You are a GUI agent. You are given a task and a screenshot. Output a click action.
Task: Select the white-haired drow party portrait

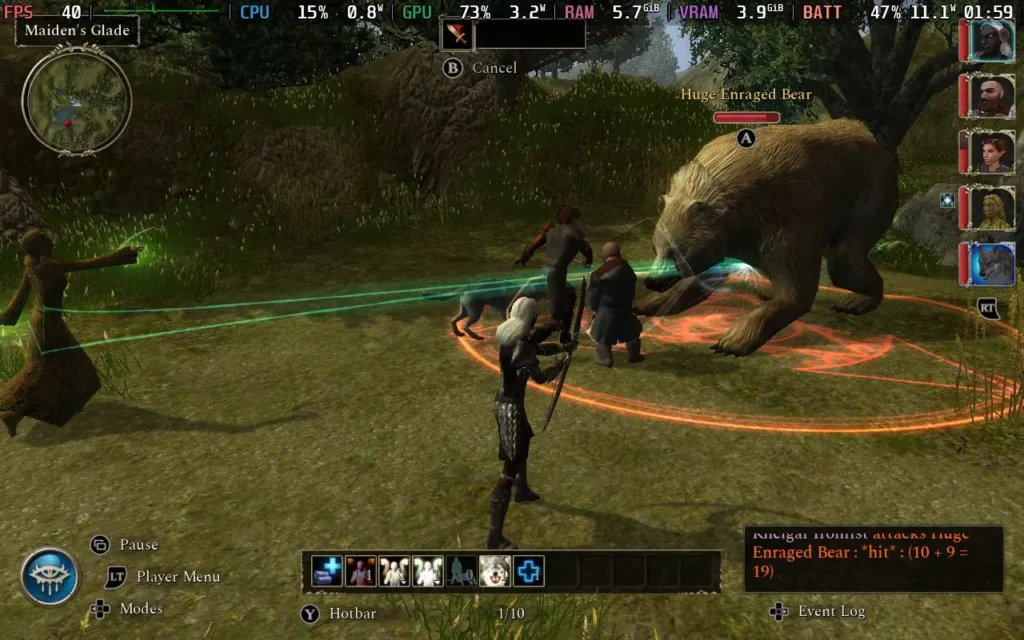991,41
